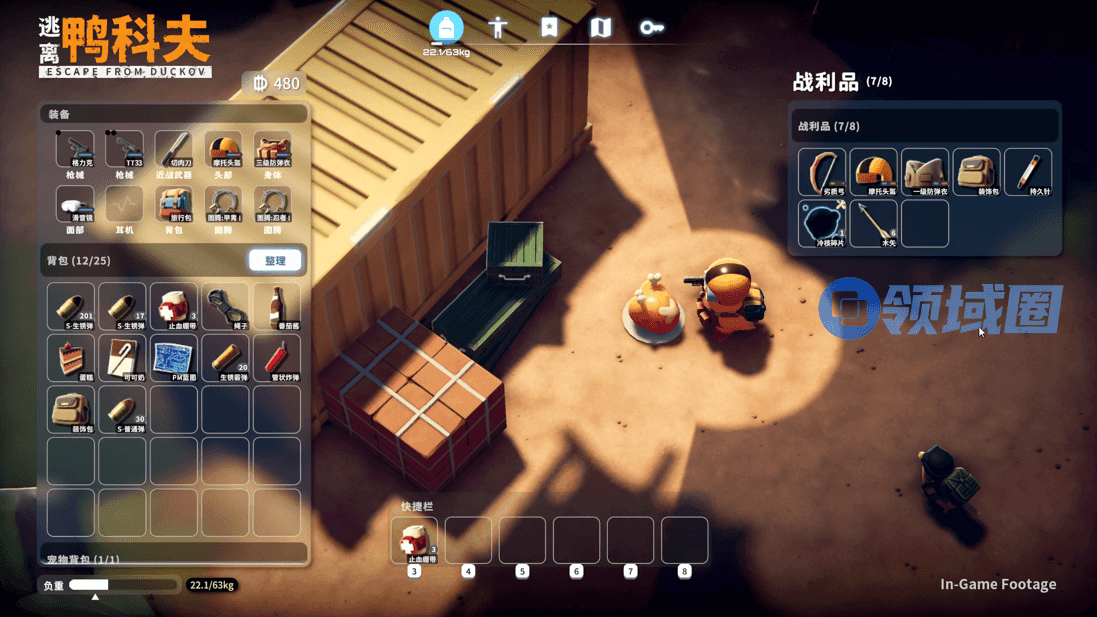Open the backpack inventory tab
This screenshot has width=1097, height=617.
tap(446, 27)
